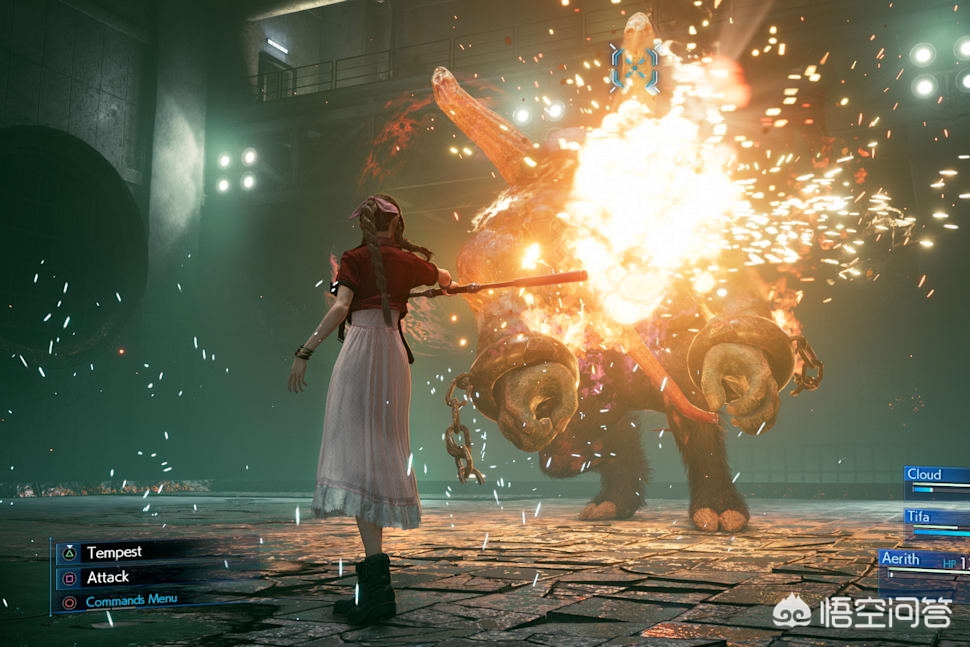Choose the Attack command
Viewport: 970px width, 647px height.
coord(107,577)
